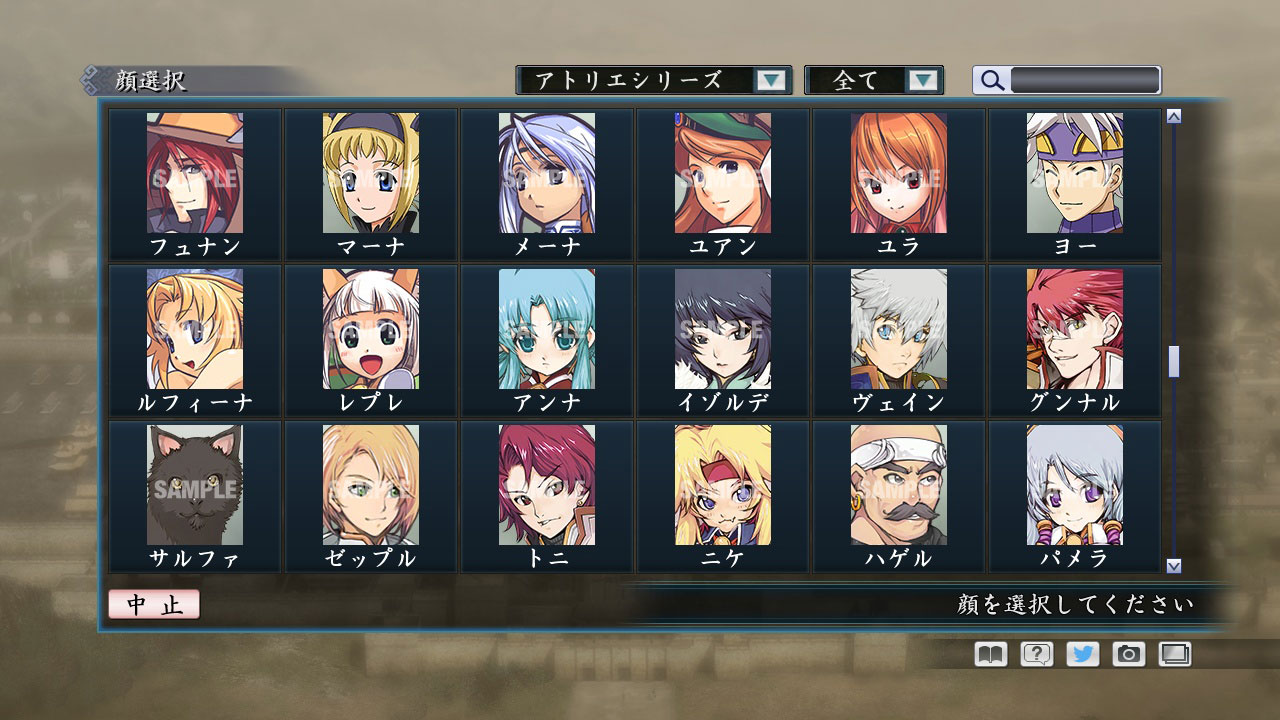Choose the ヴェイン face portrait

(x=898, y=335)
